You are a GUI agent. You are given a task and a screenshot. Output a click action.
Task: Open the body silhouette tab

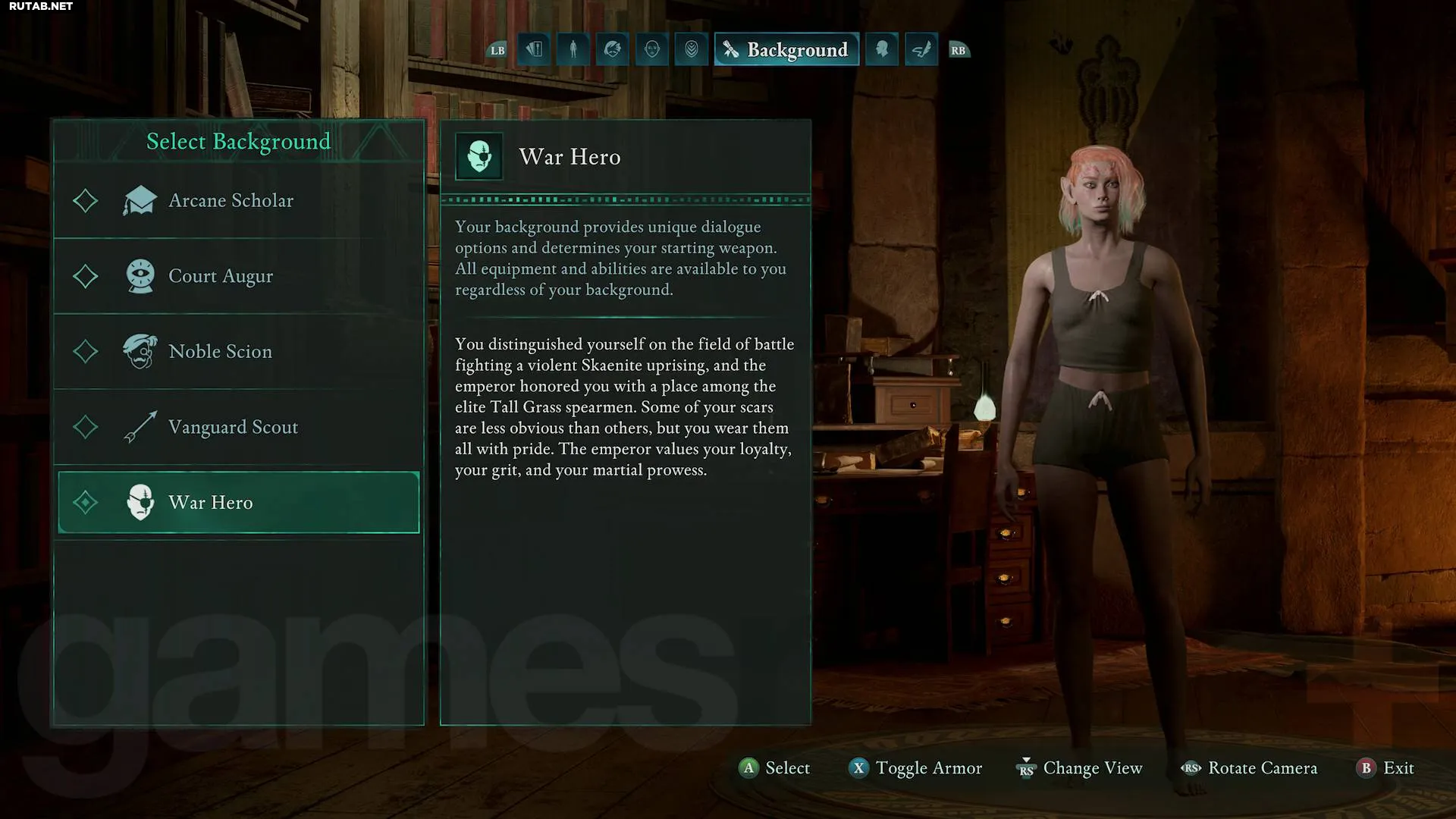(x=573, y=50)
